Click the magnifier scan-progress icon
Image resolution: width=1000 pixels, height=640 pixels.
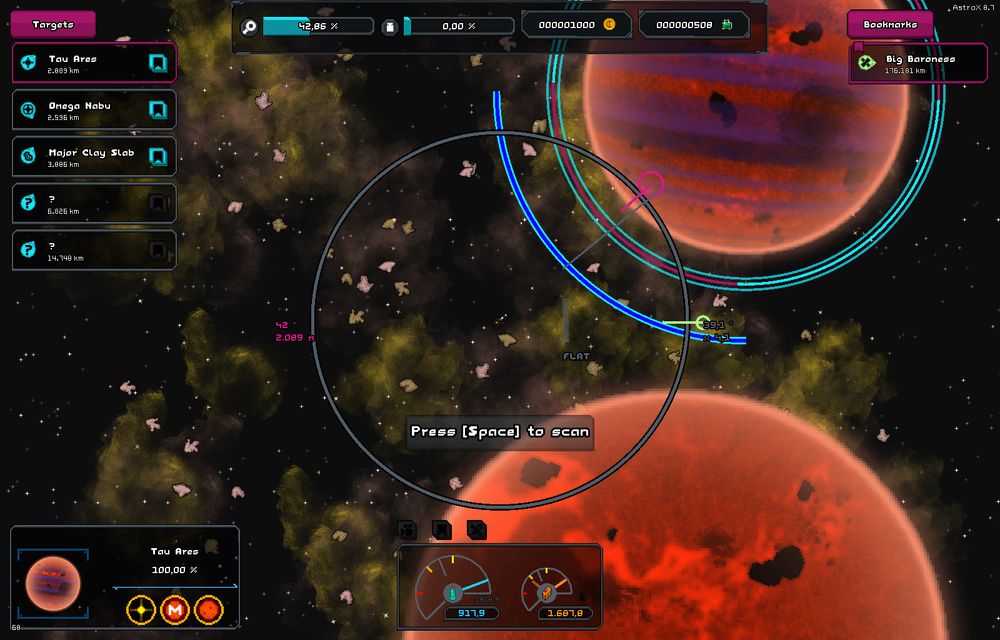250,26
